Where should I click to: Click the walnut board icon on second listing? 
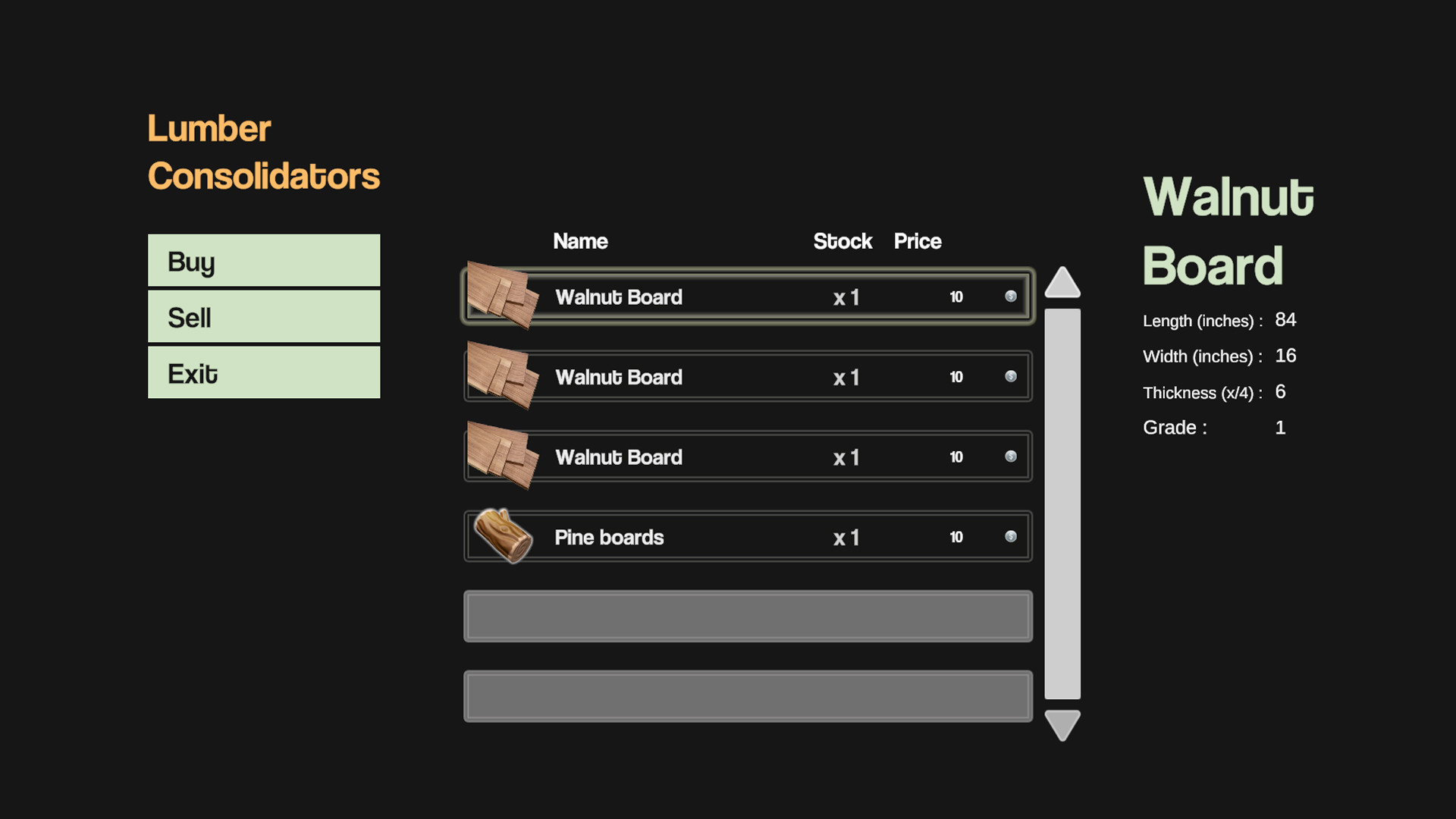(504, 377)
